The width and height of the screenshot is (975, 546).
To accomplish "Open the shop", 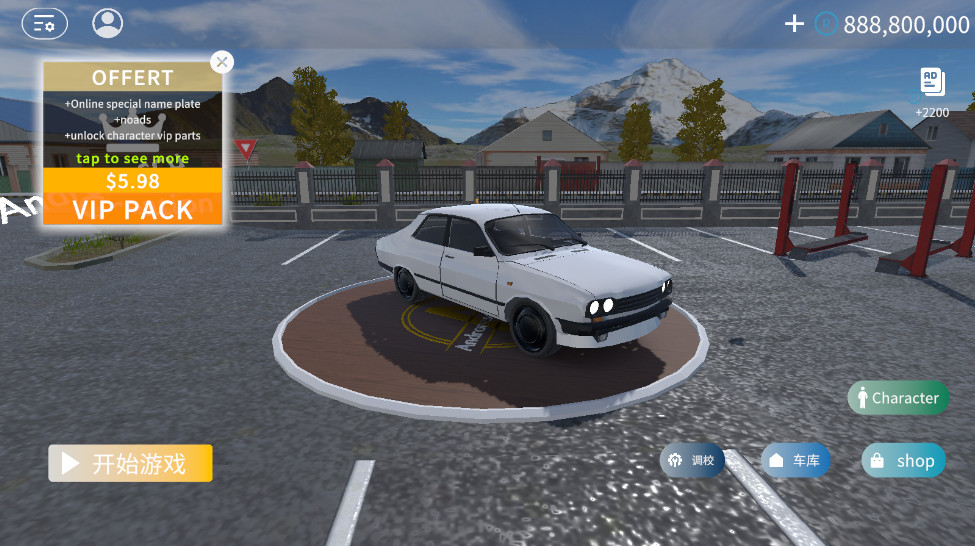I will click(903, 460).
